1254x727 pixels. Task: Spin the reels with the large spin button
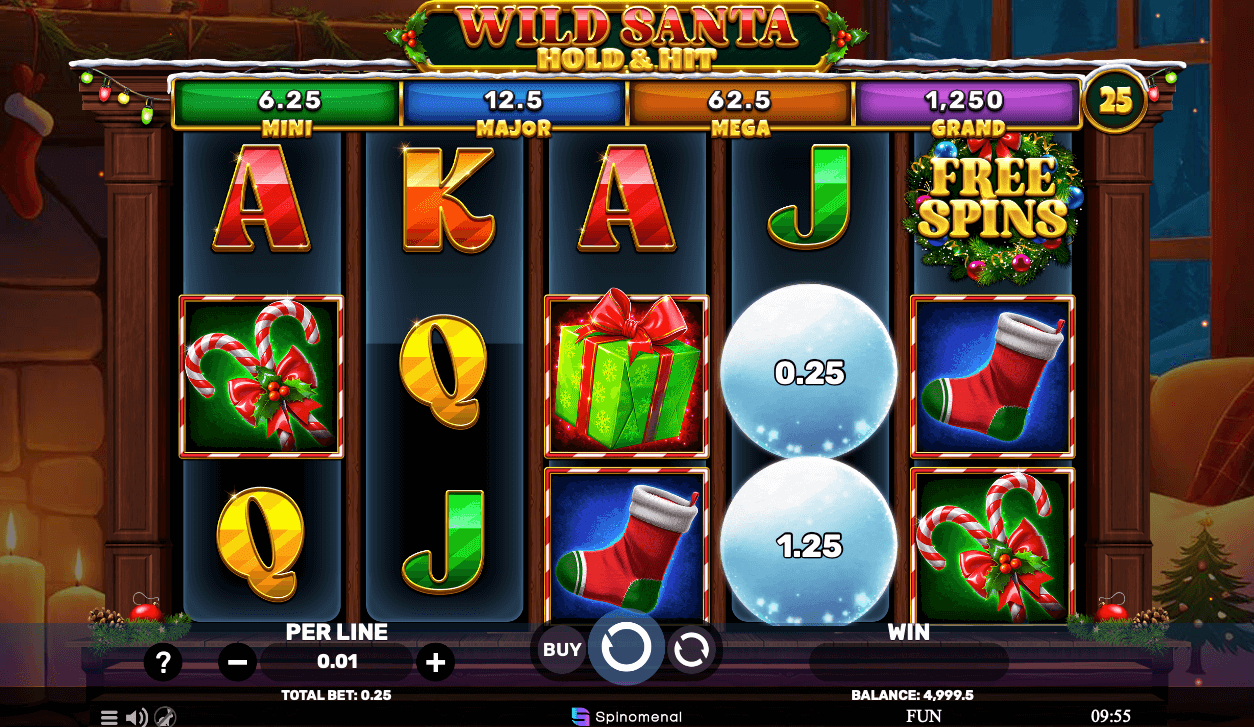626,648
